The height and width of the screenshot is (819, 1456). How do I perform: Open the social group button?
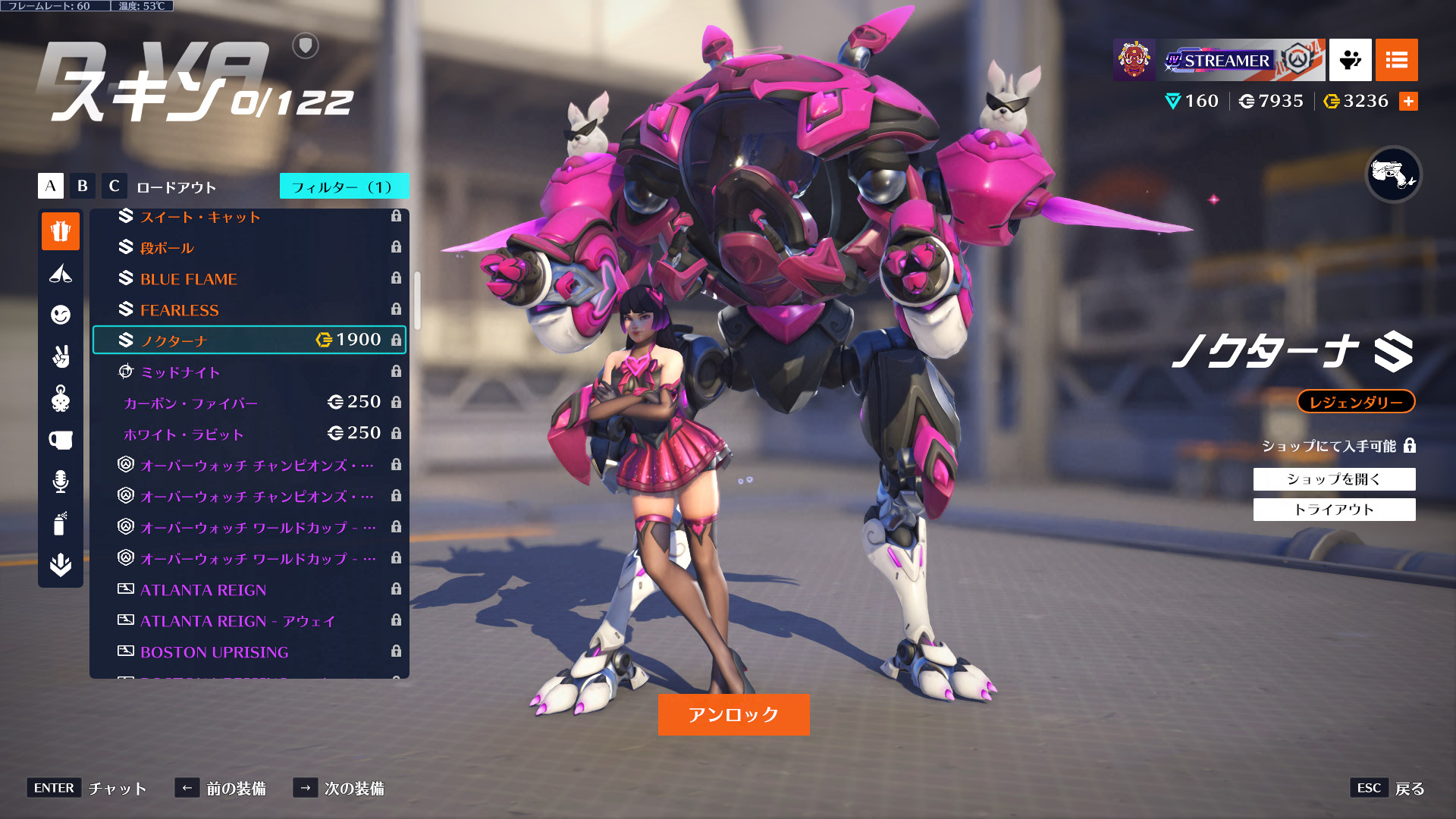coord(1350,60)
